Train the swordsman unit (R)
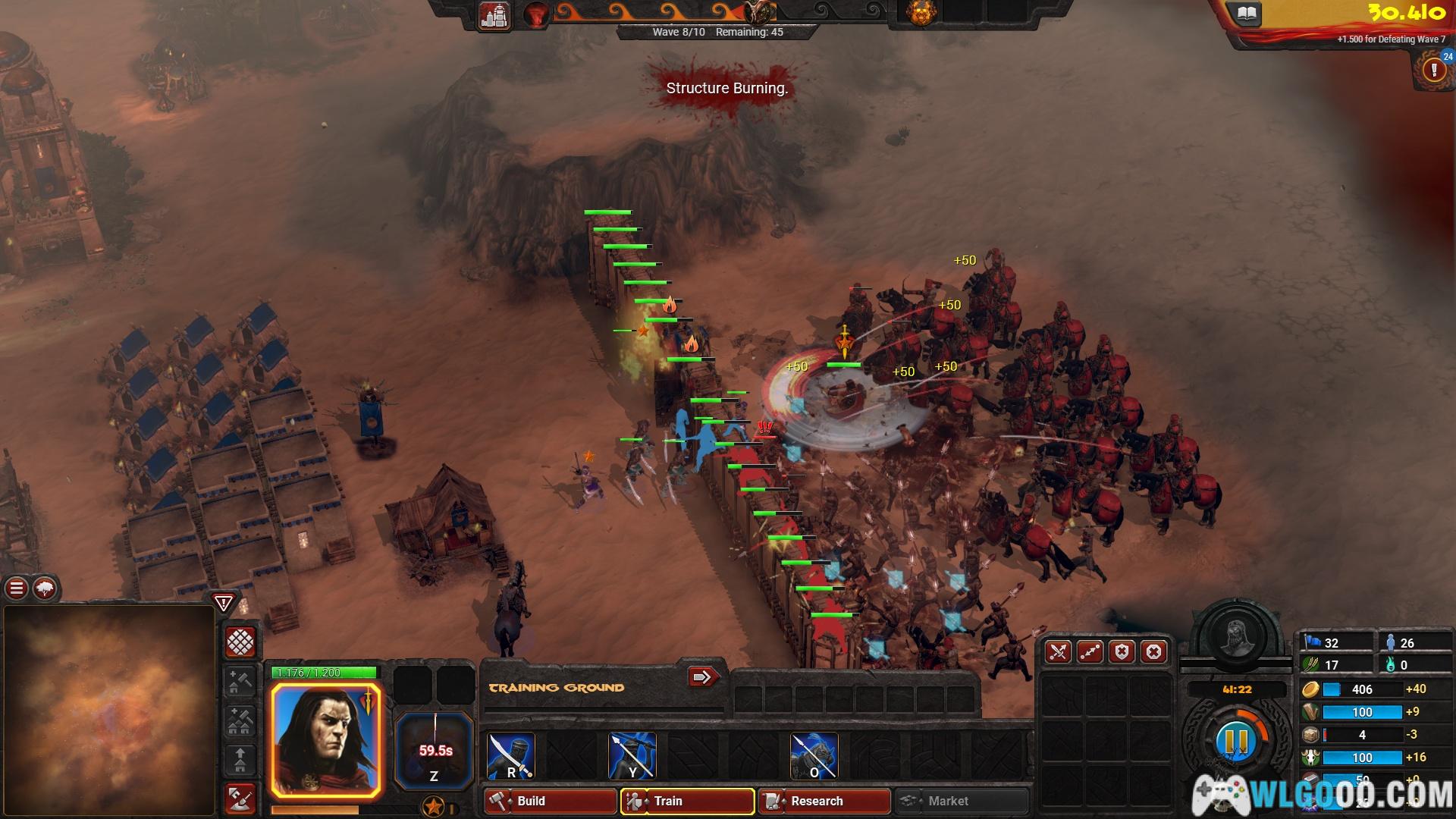The height and width of the screenshot is (819, 1456). 510,755
